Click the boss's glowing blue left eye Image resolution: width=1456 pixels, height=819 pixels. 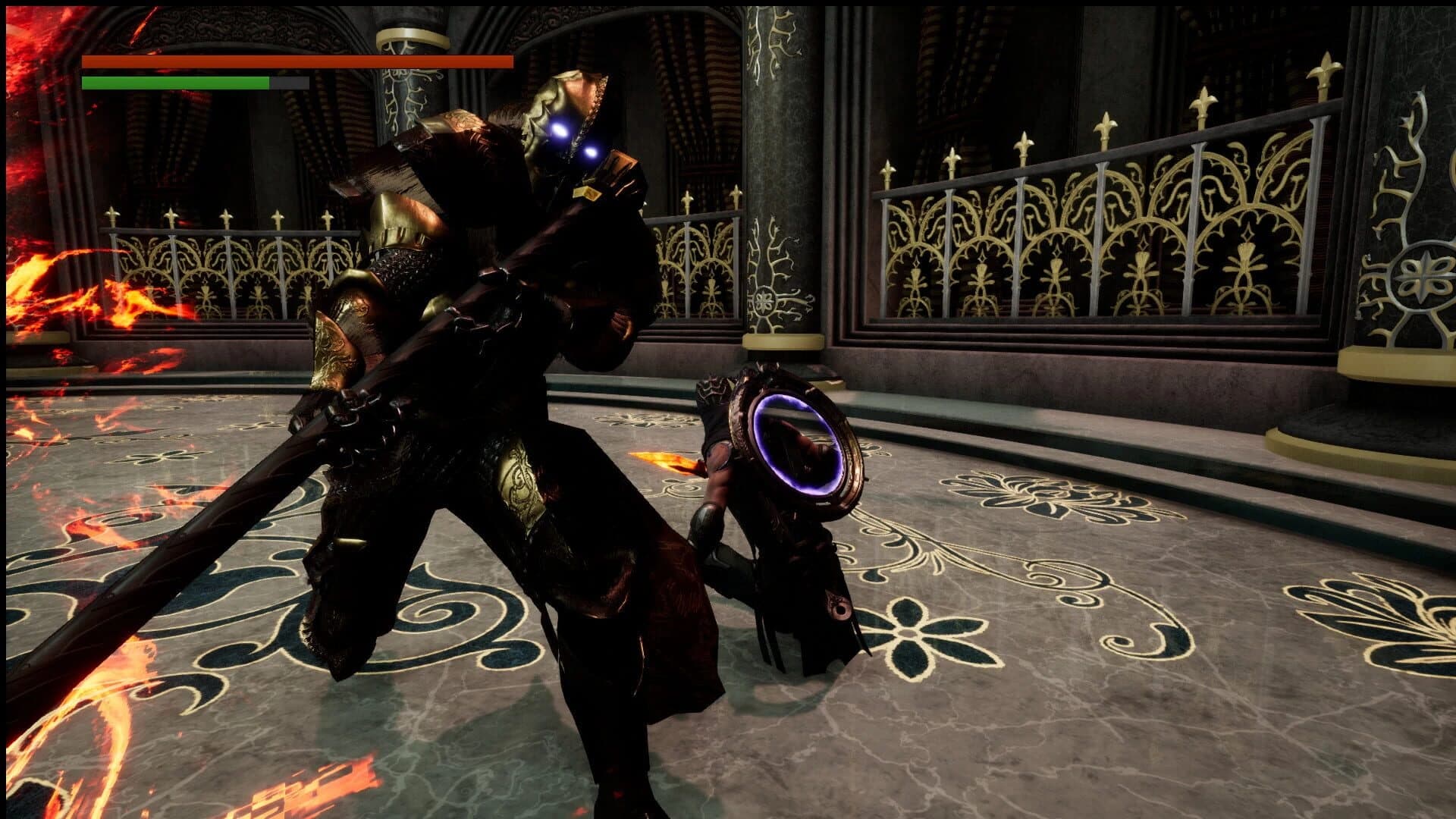tap(559, 130)
